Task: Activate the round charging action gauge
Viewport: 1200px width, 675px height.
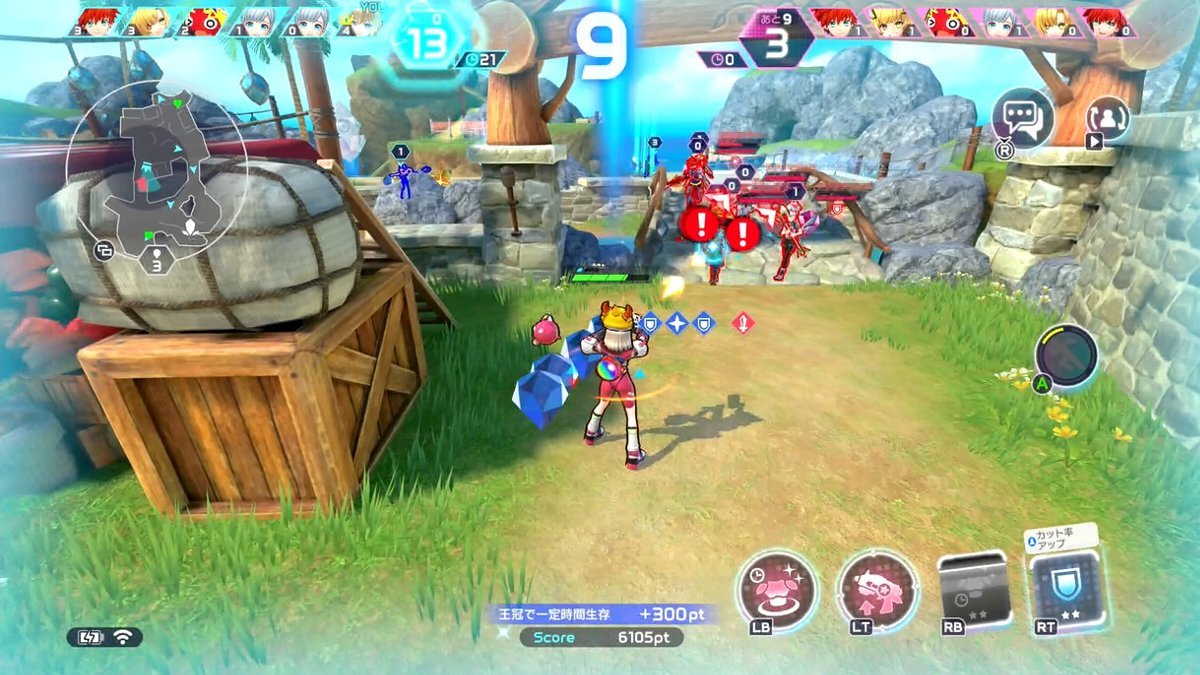Action: (1066, 355)
